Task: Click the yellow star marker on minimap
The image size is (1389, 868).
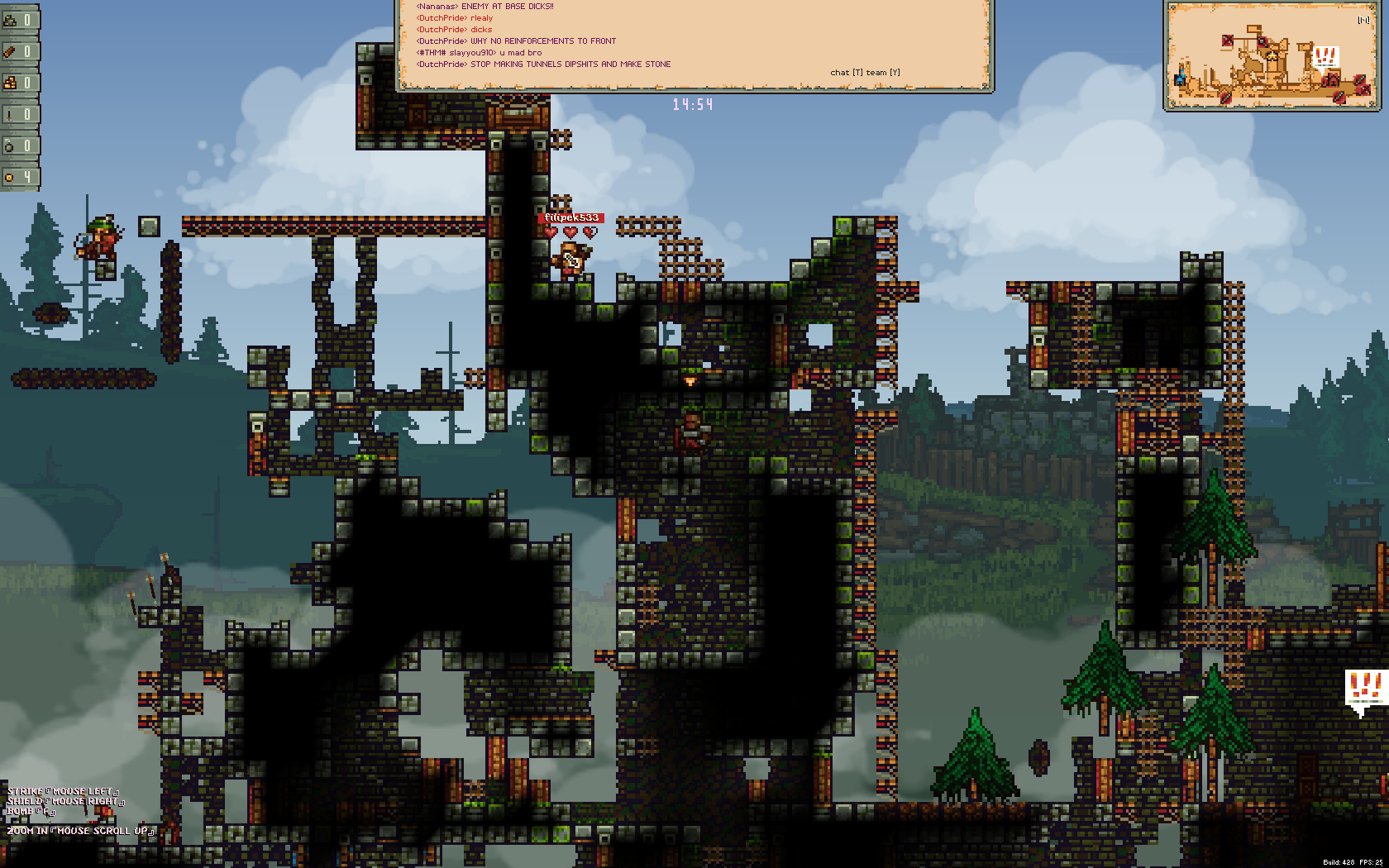Action: pyautogui.click(x=1272, y=55)
